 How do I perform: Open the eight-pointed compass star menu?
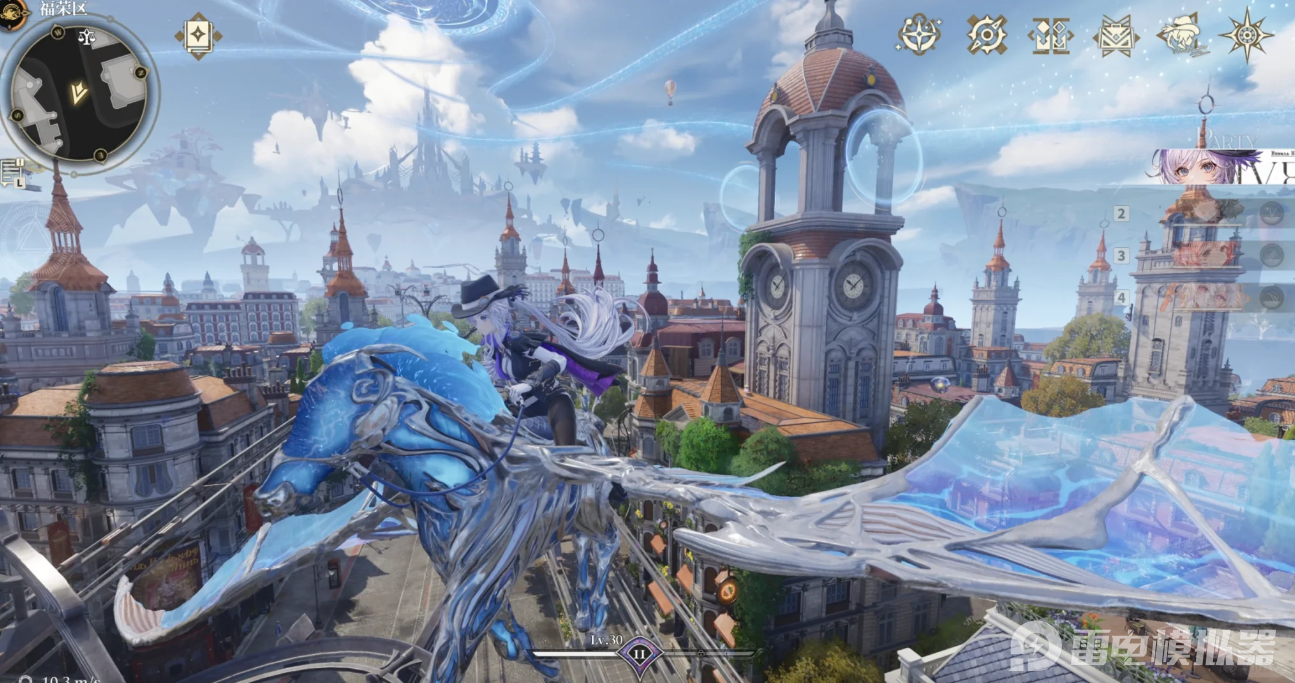click(1246, 35)
